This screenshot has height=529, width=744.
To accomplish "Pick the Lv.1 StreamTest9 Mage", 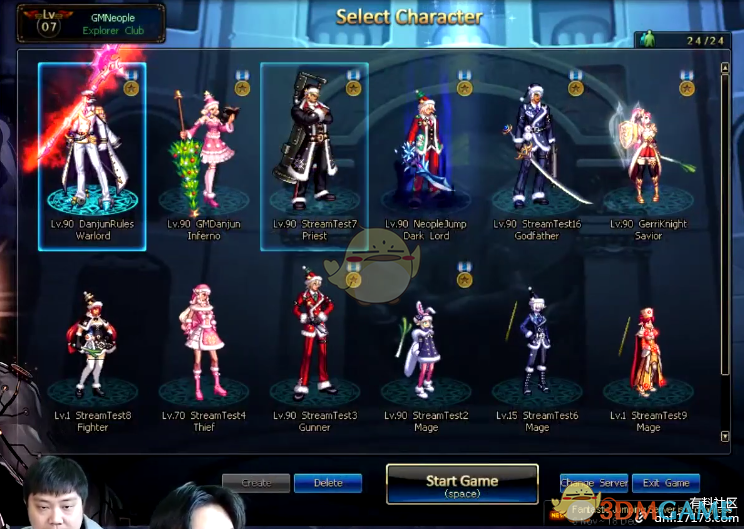I will click(x=648, y=345).
